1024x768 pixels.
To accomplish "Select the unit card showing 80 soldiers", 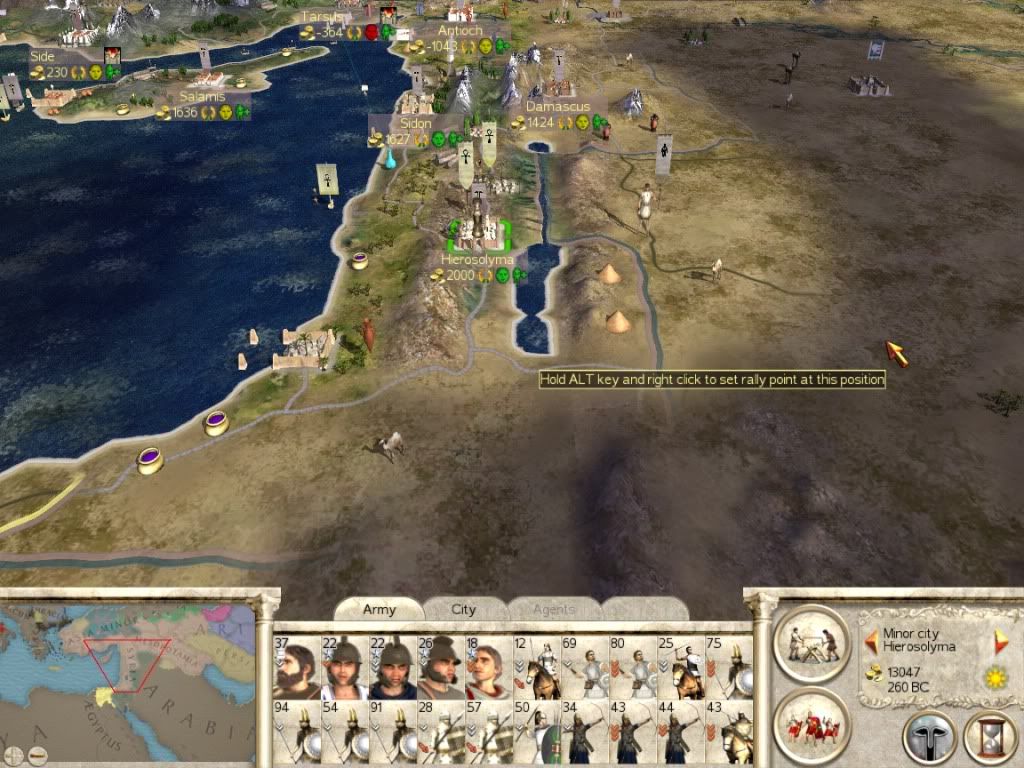I will point(631,666).
